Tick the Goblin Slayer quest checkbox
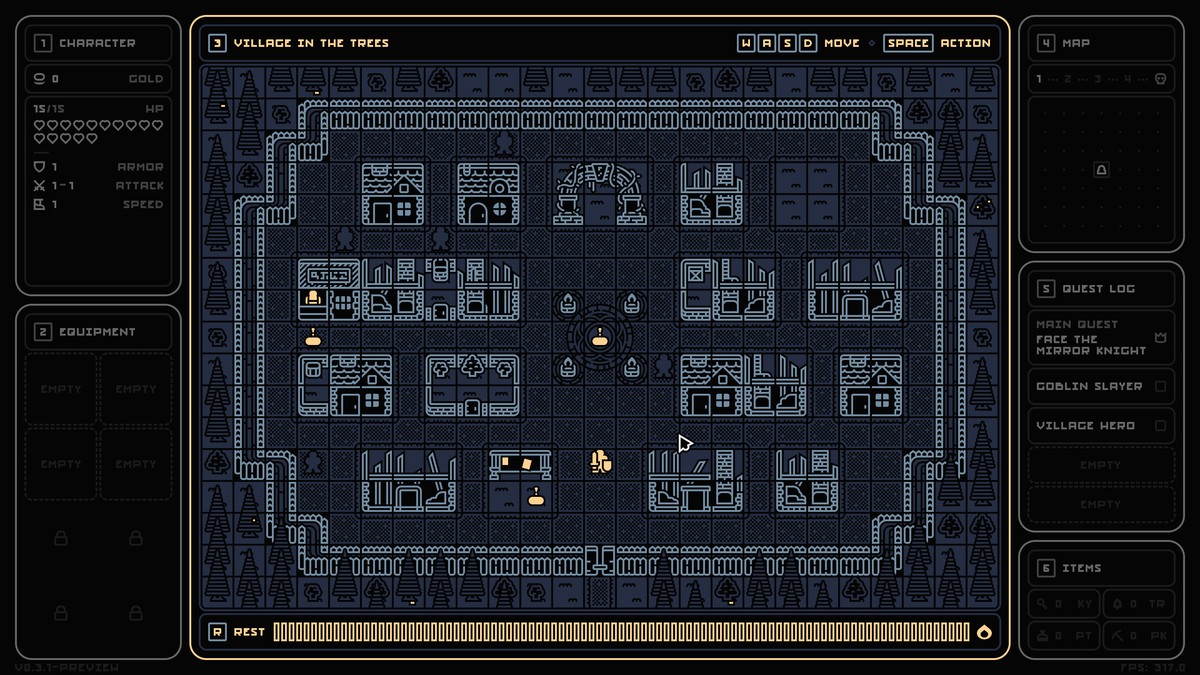 tap(1161, 386)
